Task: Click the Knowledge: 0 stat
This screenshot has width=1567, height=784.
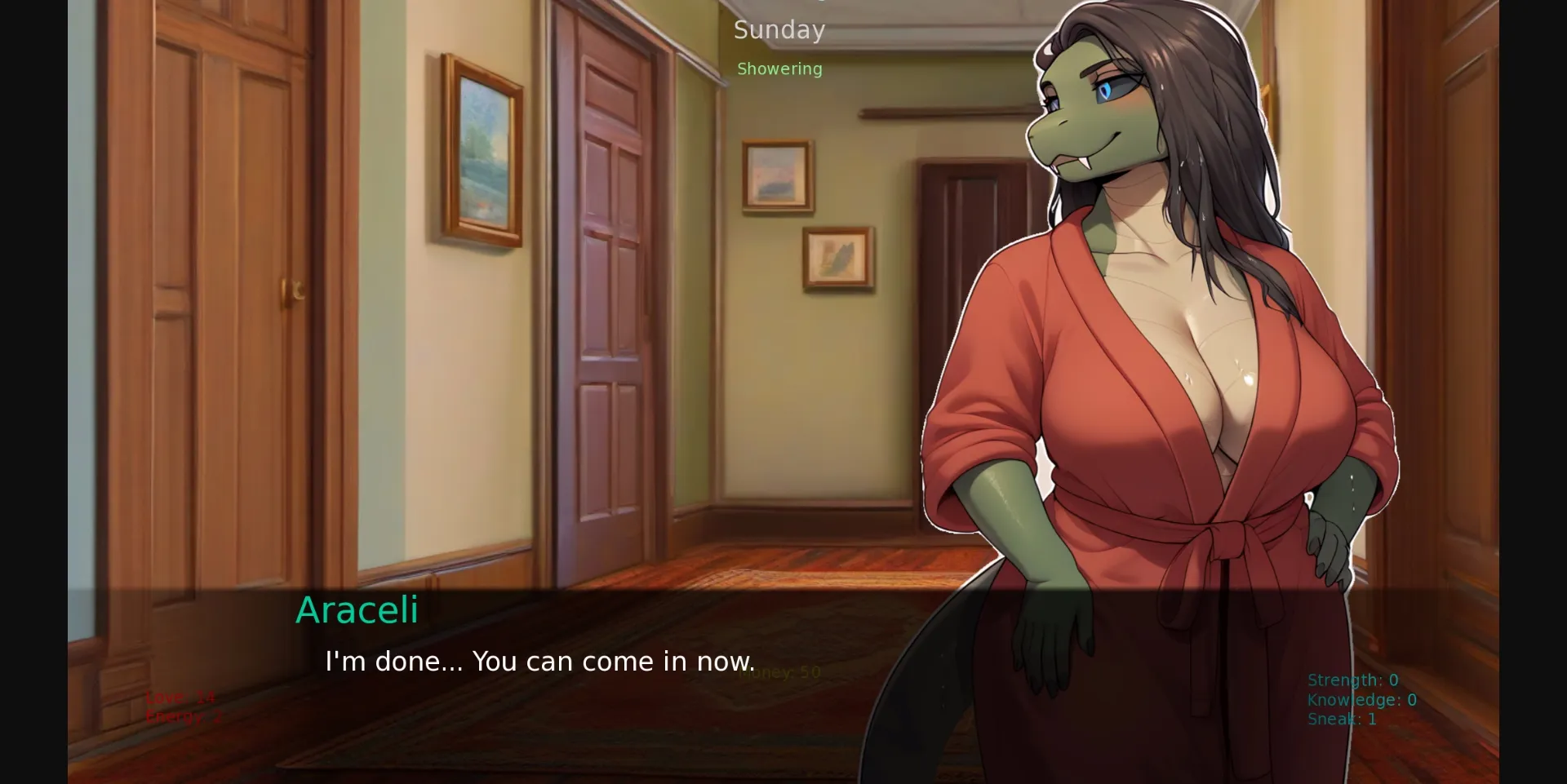Action: (1361, 699)
